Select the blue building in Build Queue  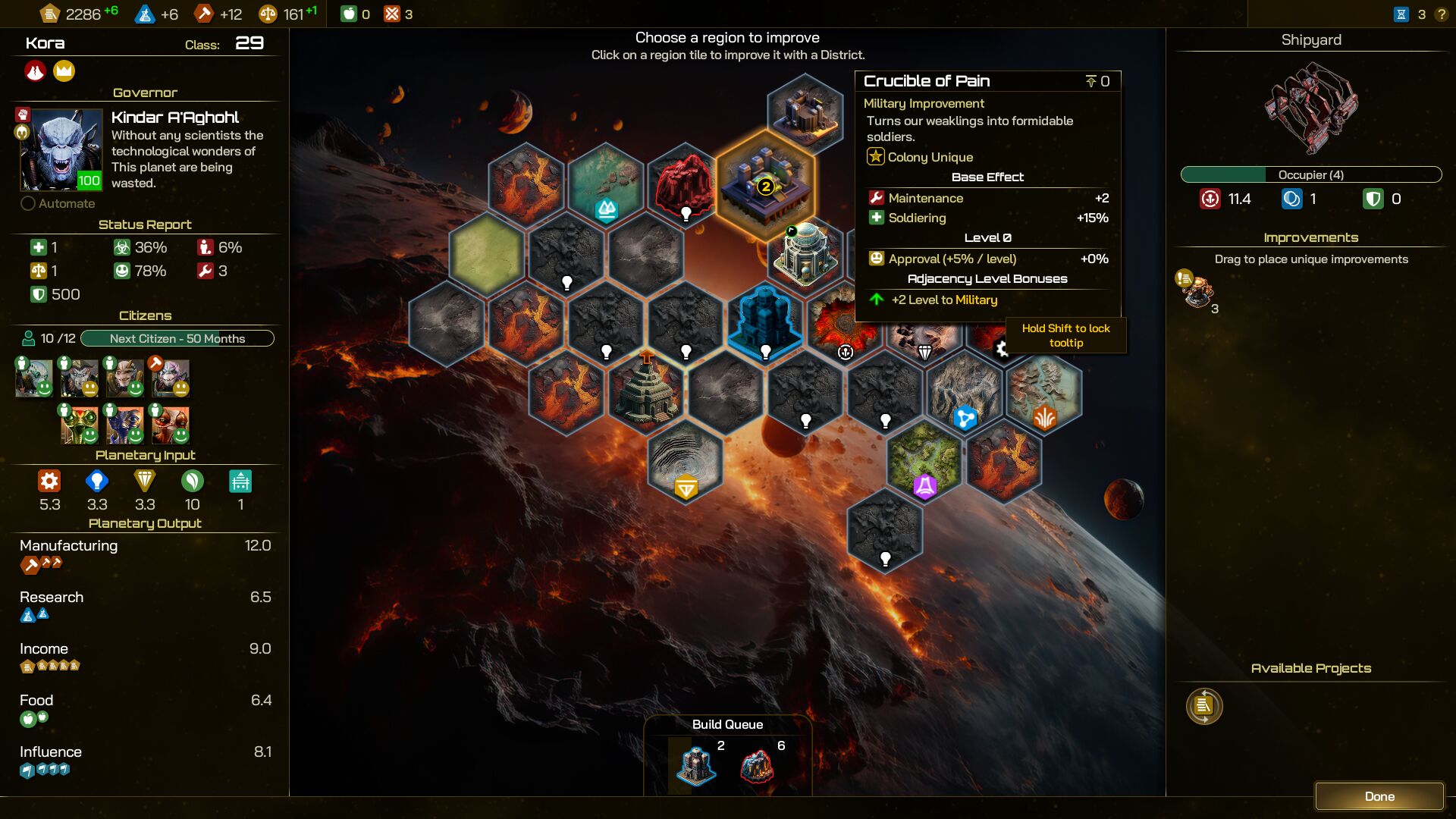point(695,764)
